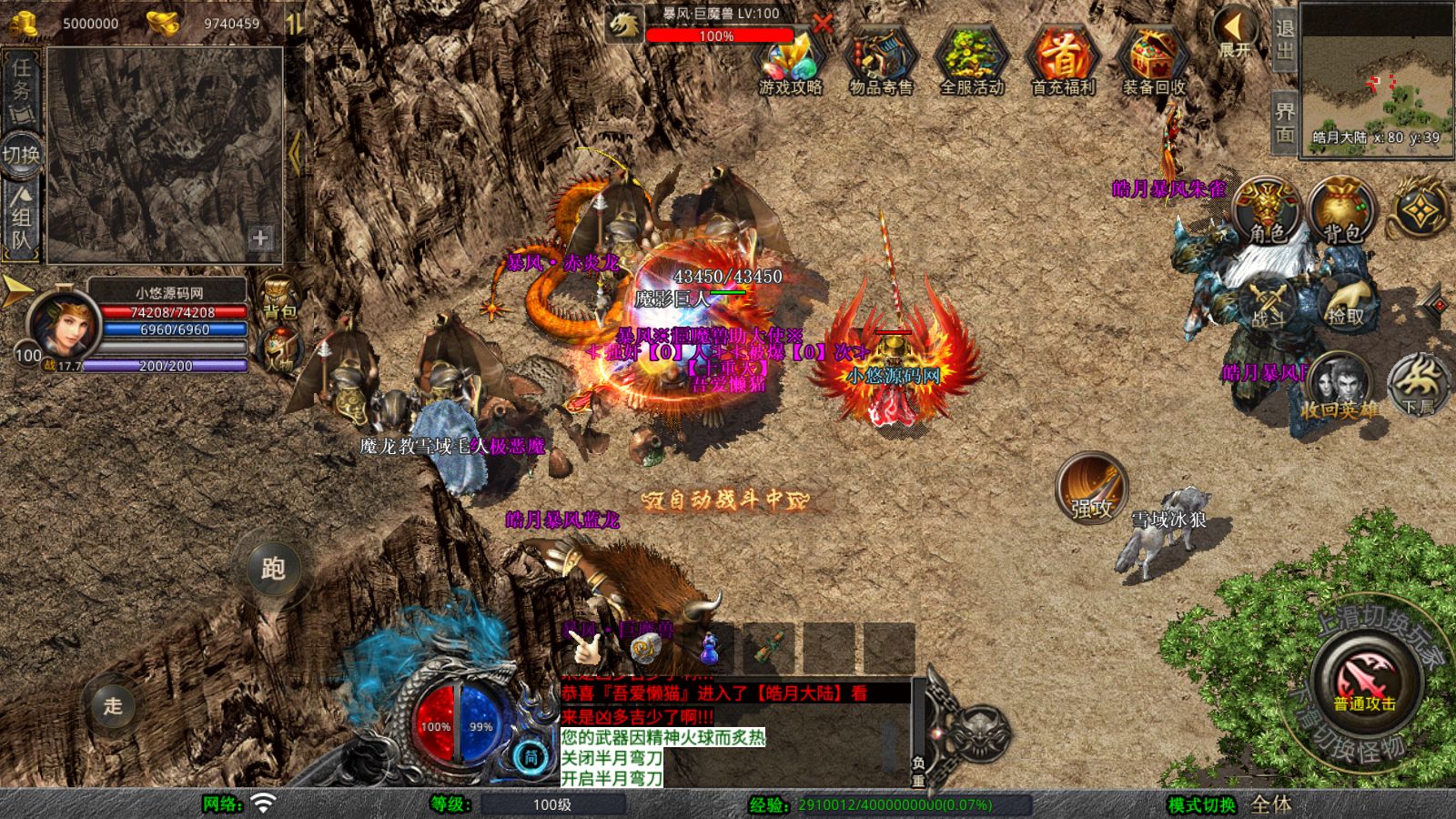Toggle the 跑 run button
This screenshot has width=1456, height=819.
click(x=273, y=568)
